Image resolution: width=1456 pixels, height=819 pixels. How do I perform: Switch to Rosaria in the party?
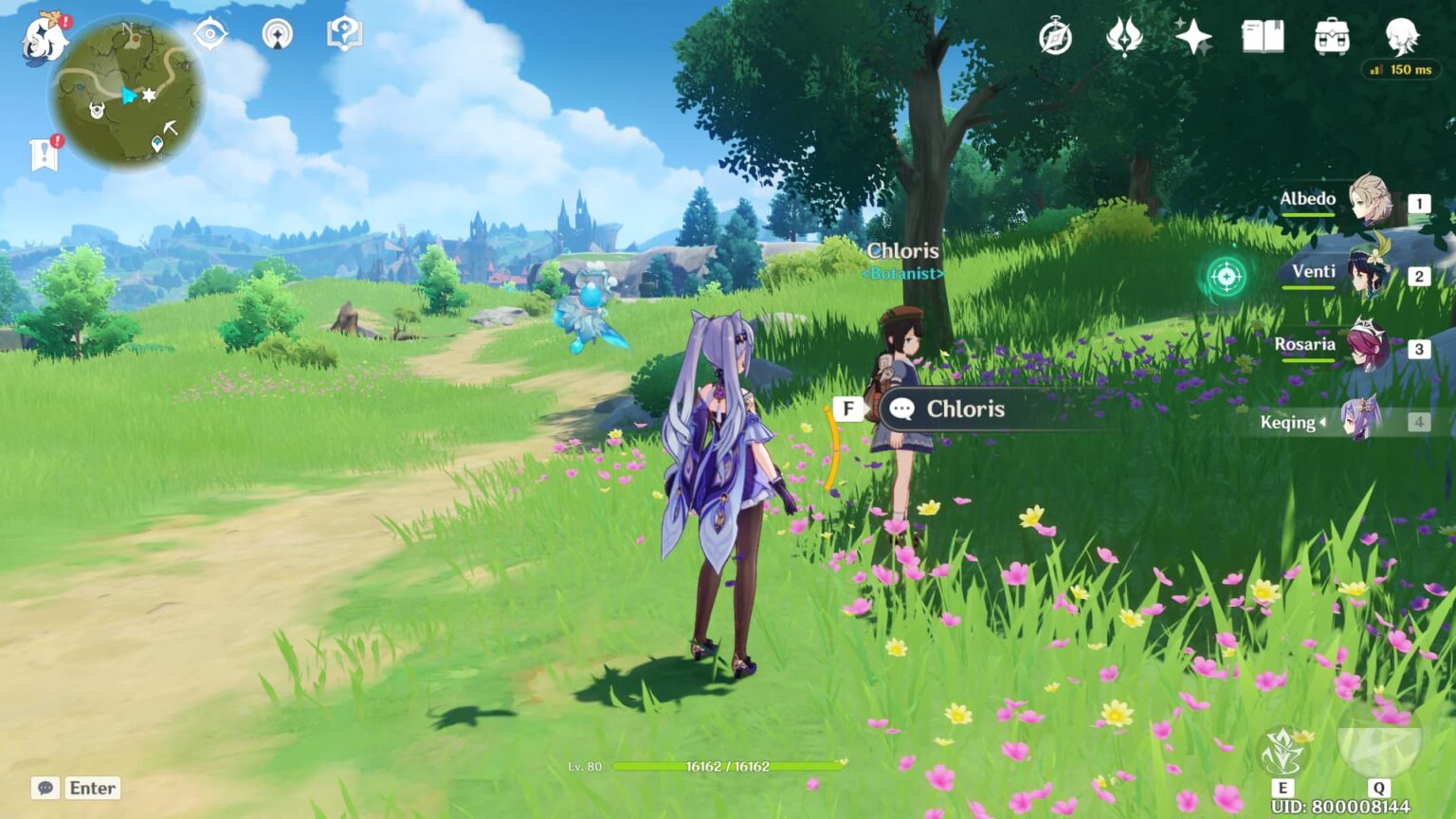click(x=1369, y=347)
